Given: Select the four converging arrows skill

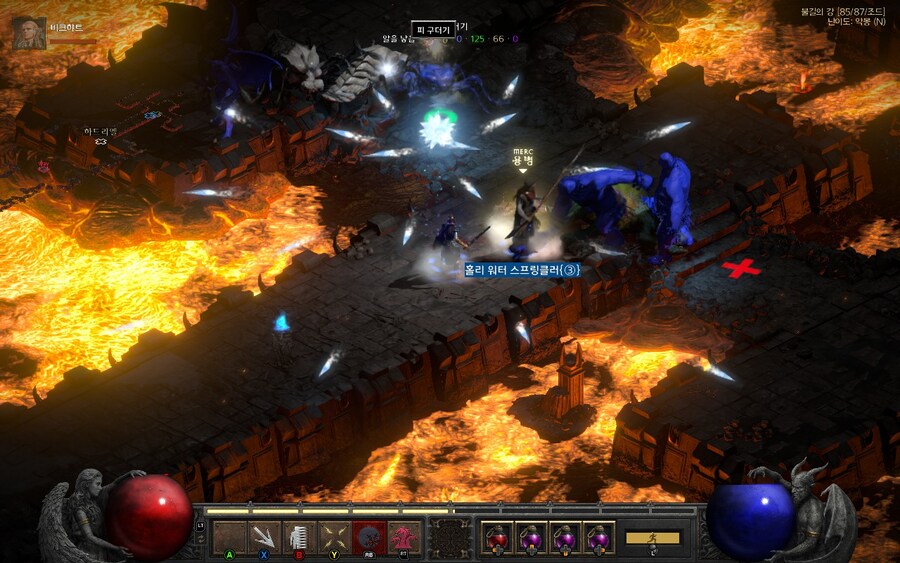Looking at the screenshot, I should pos(334,537).
